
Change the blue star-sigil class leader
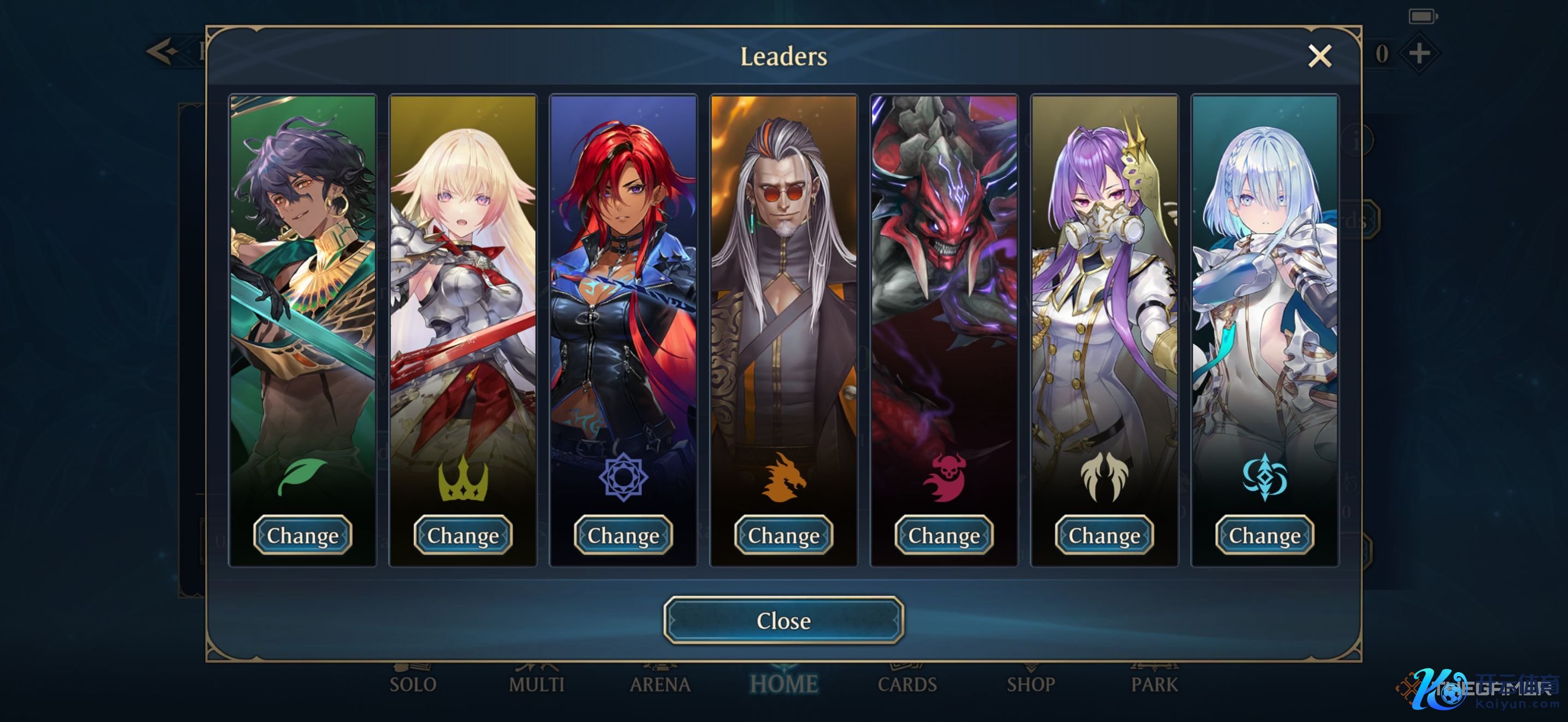coord(623,535)
